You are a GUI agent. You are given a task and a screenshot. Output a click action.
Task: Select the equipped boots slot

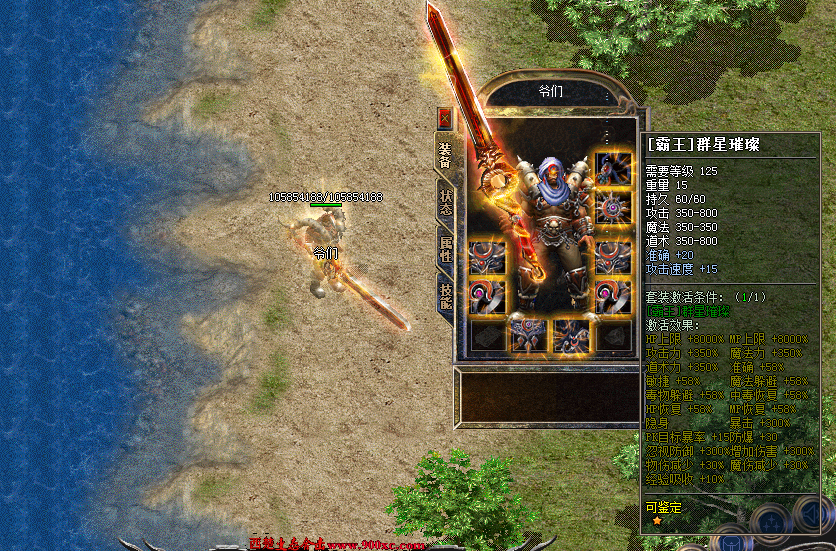(x=571, y=336)
